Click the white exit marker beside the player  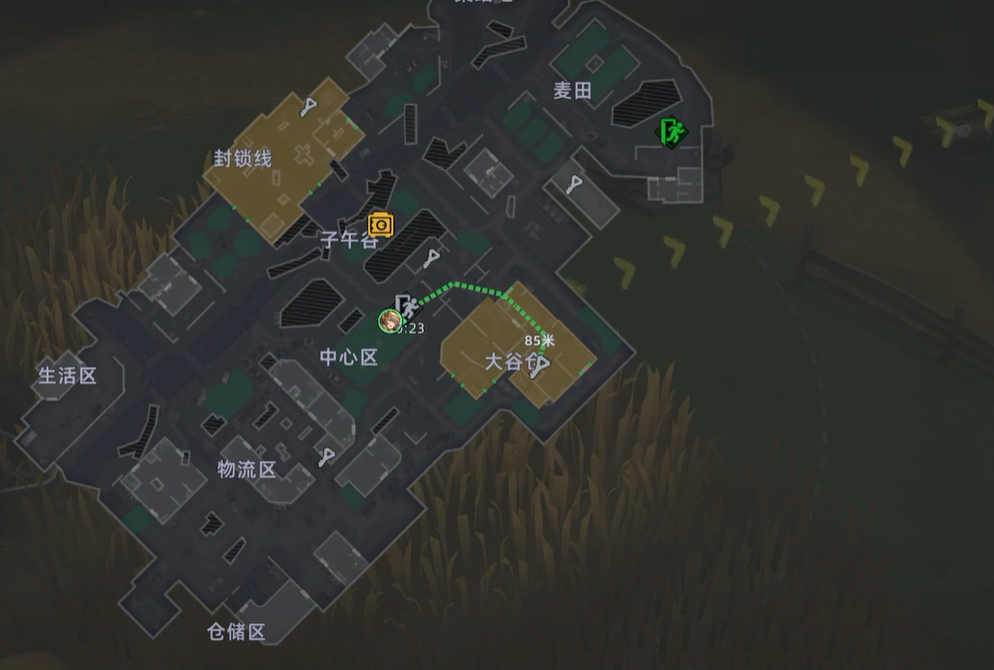pos(406,304)
